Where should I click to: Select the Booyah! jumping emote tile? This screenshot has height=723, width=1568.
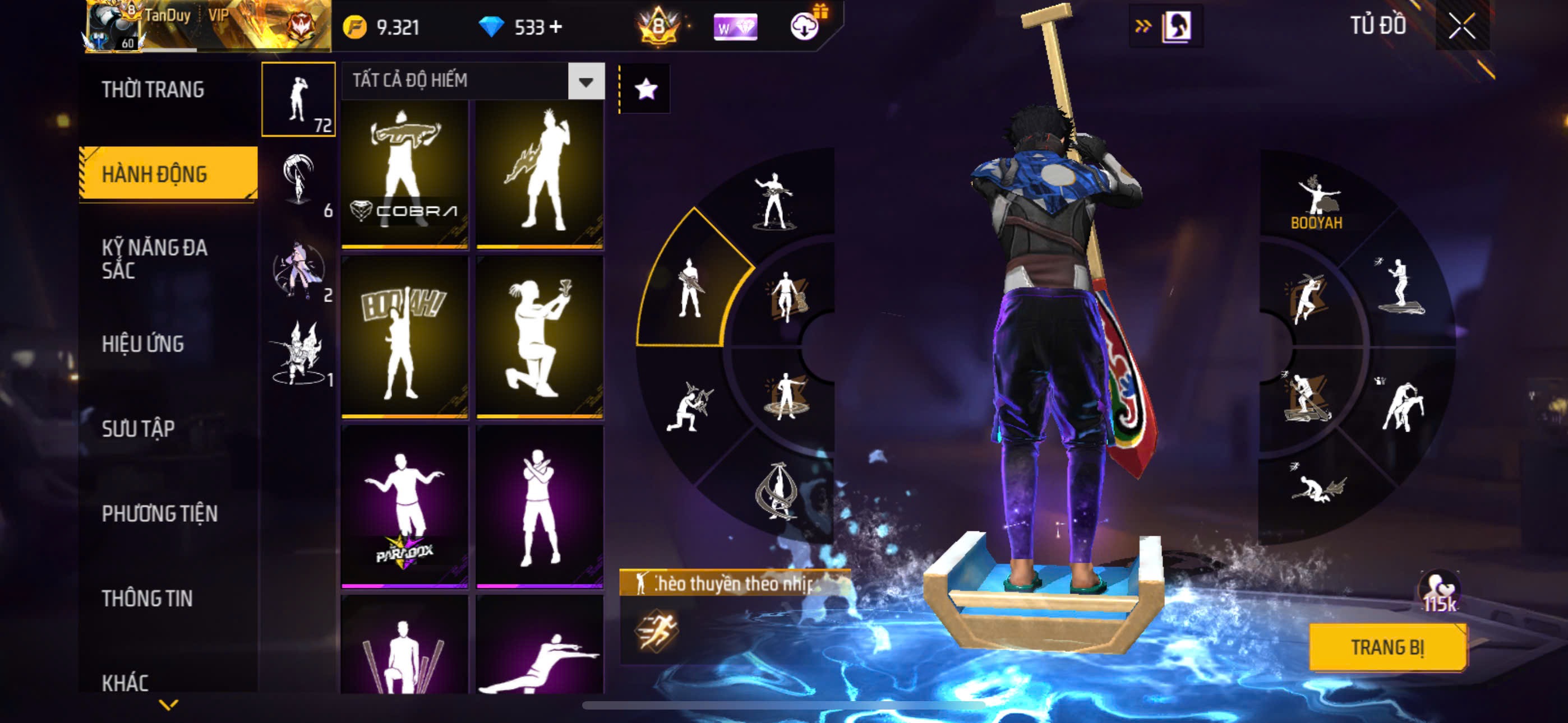point(405,336)
